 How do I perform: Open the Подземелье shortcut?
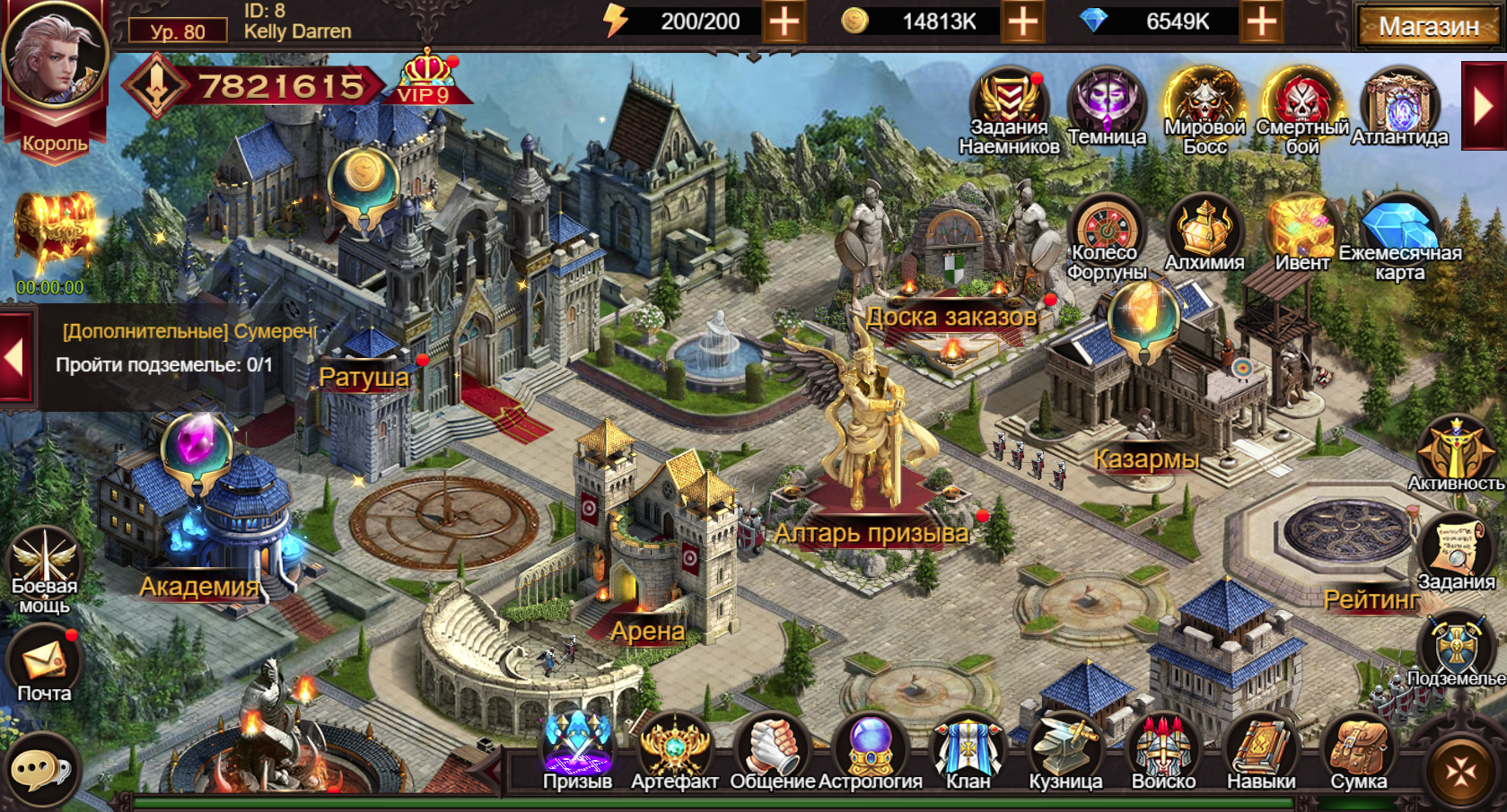tap(1456, 648)
